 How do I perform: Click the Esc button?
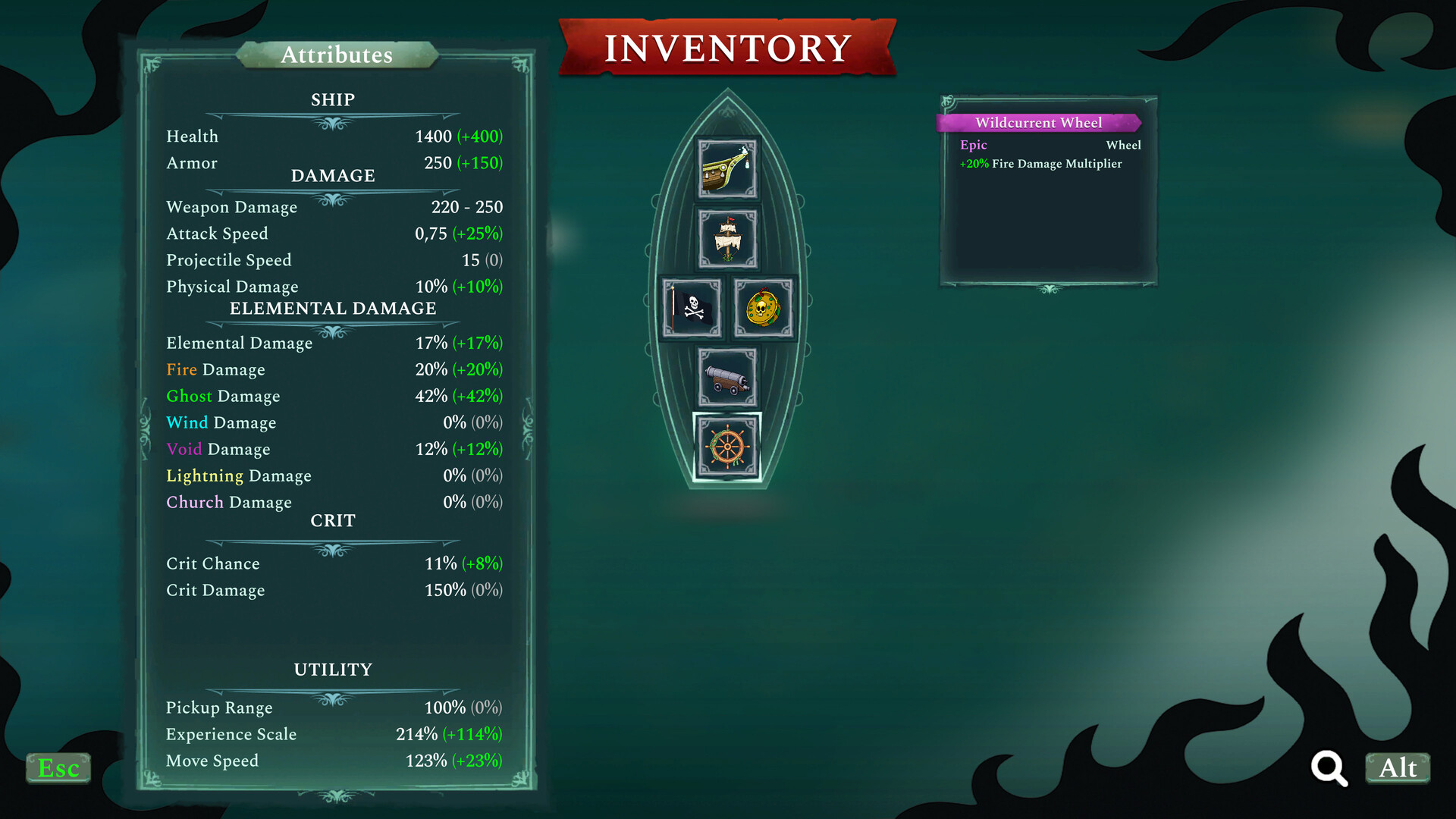pos(57,768)
